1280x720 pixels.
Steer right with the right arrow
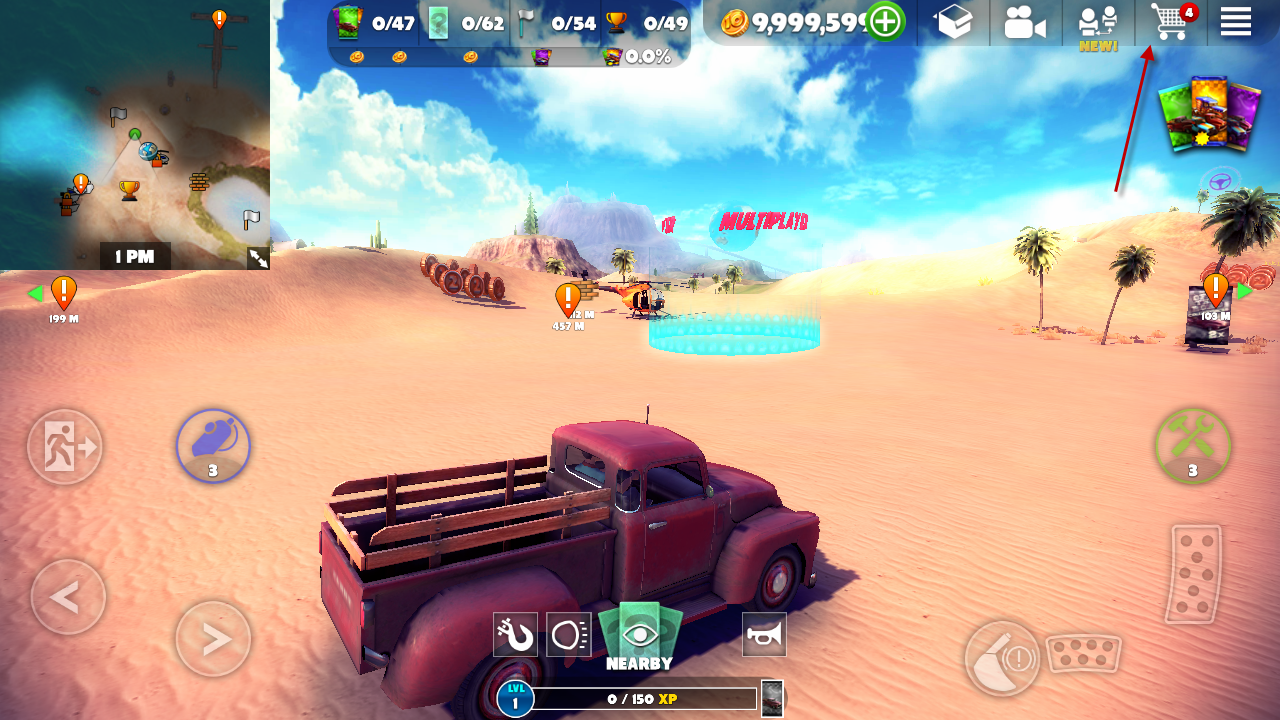[213, 639]
